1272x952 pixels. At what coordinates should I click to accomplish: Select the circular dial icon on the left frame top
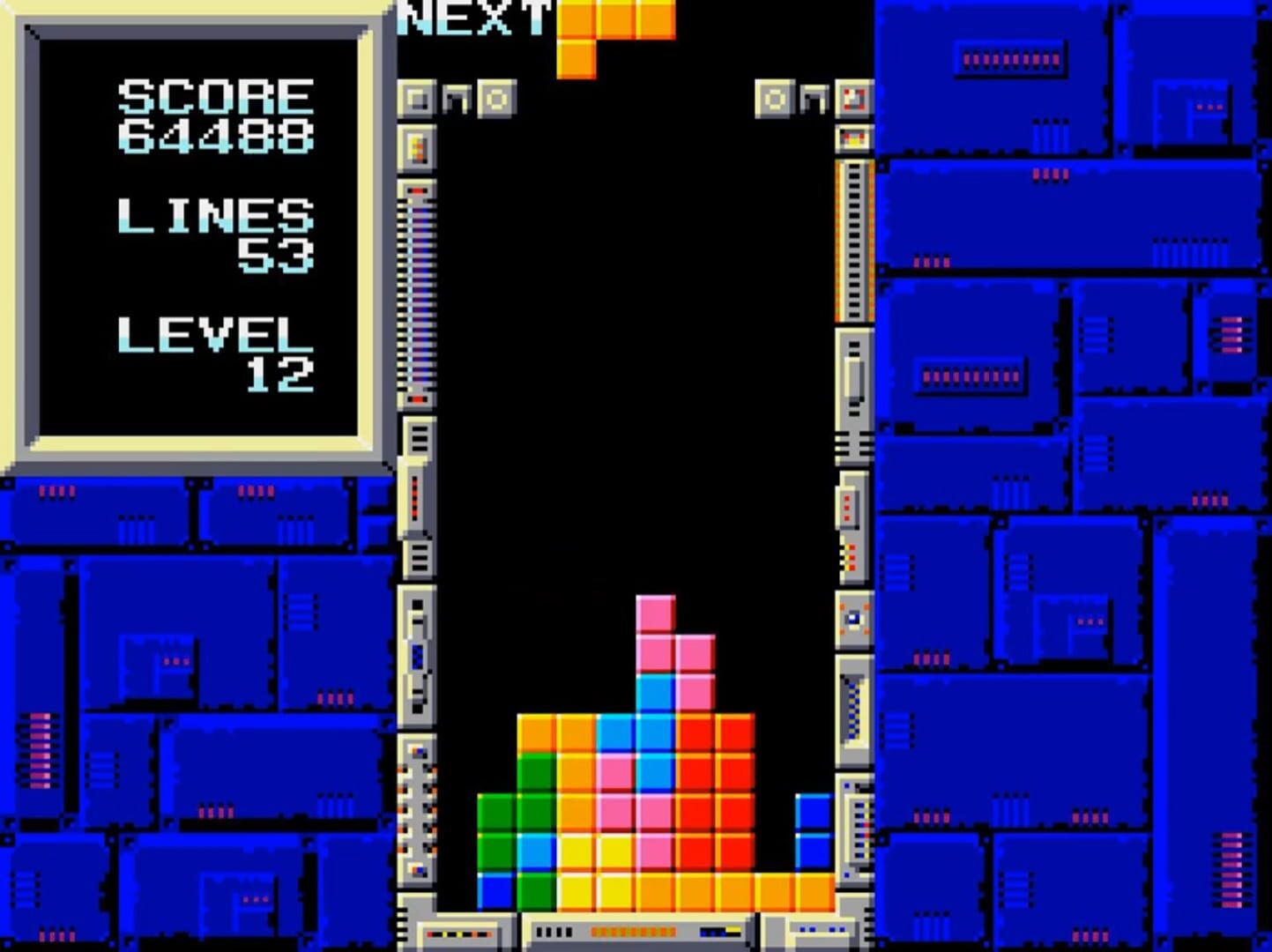(x=498, y=99)
